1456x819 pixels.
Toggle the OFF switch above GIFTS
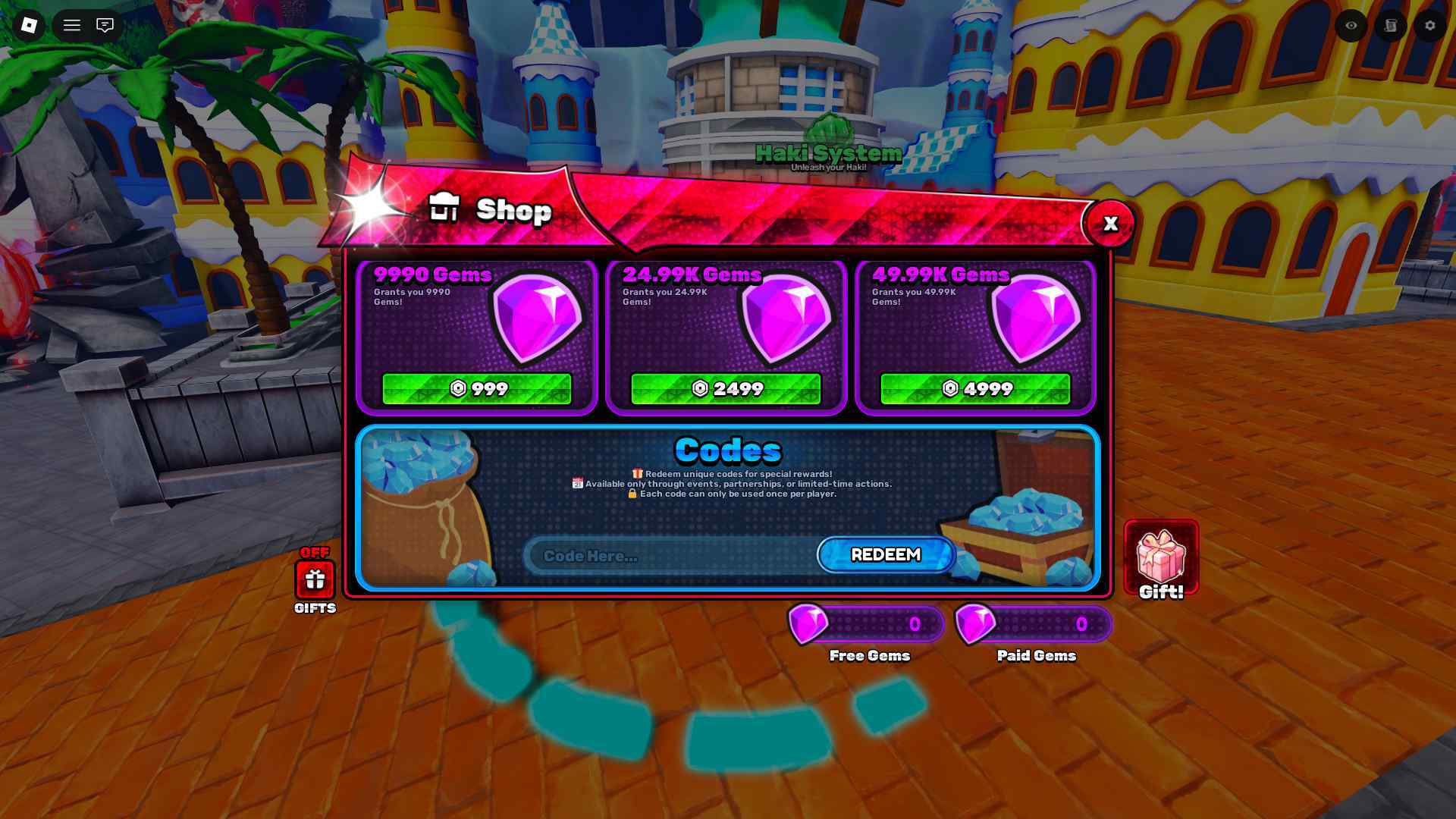[314, 553]
